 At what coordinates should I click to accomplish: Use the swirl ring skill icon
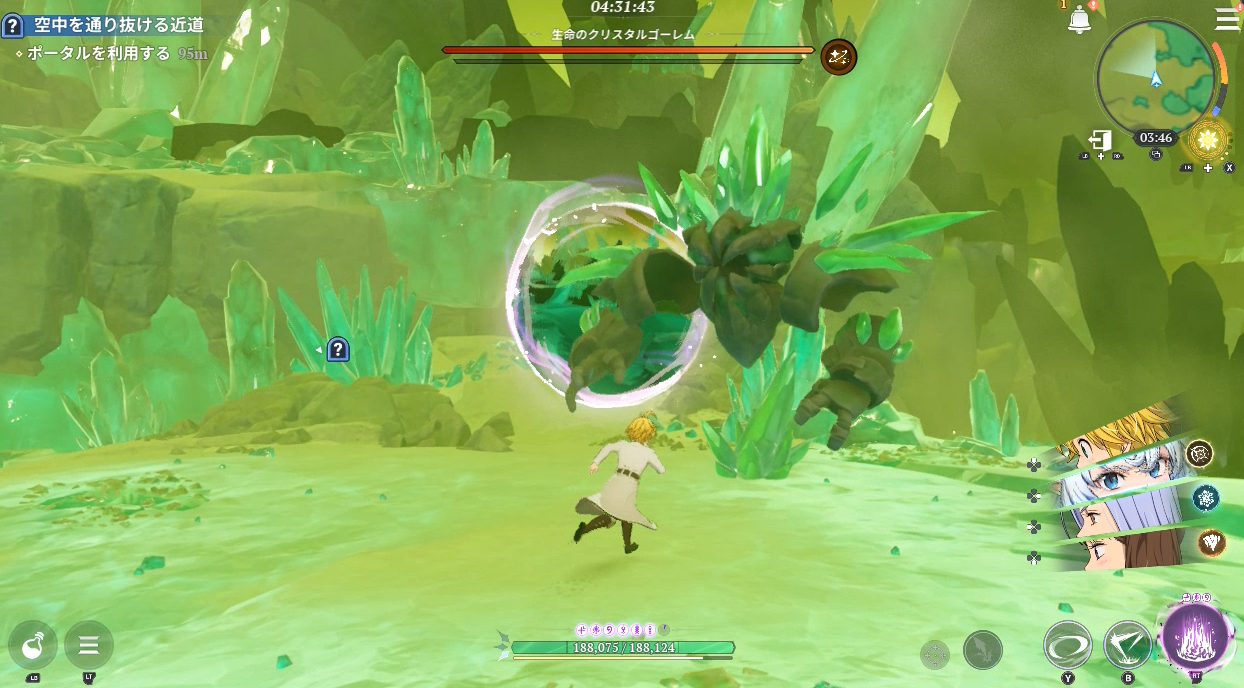(1067, 645)
